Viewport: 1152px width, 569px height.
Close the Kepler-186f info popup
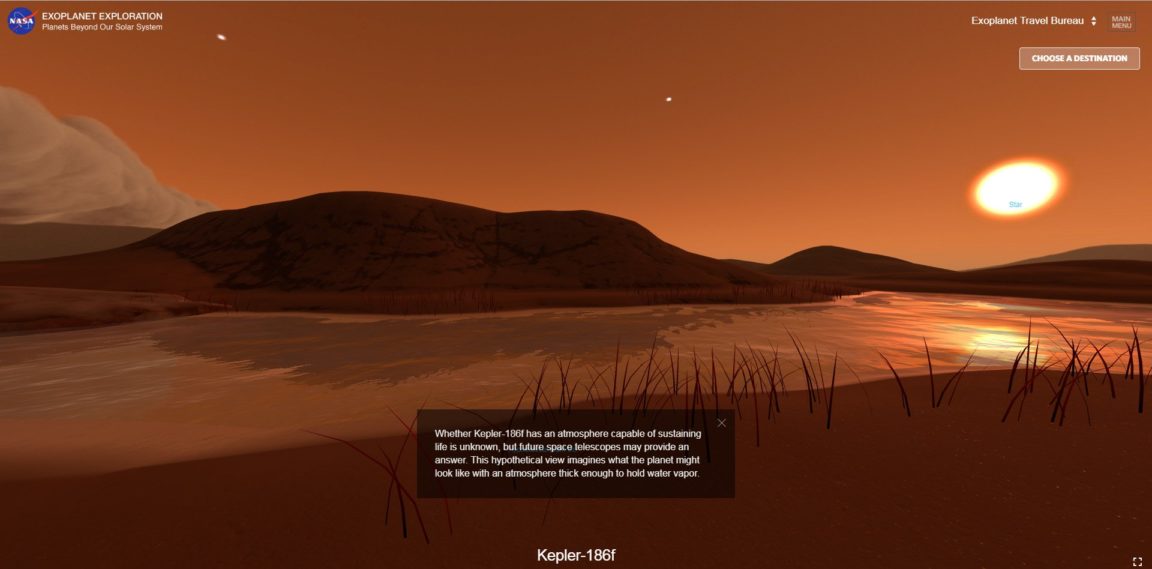[x=721, y=423]
